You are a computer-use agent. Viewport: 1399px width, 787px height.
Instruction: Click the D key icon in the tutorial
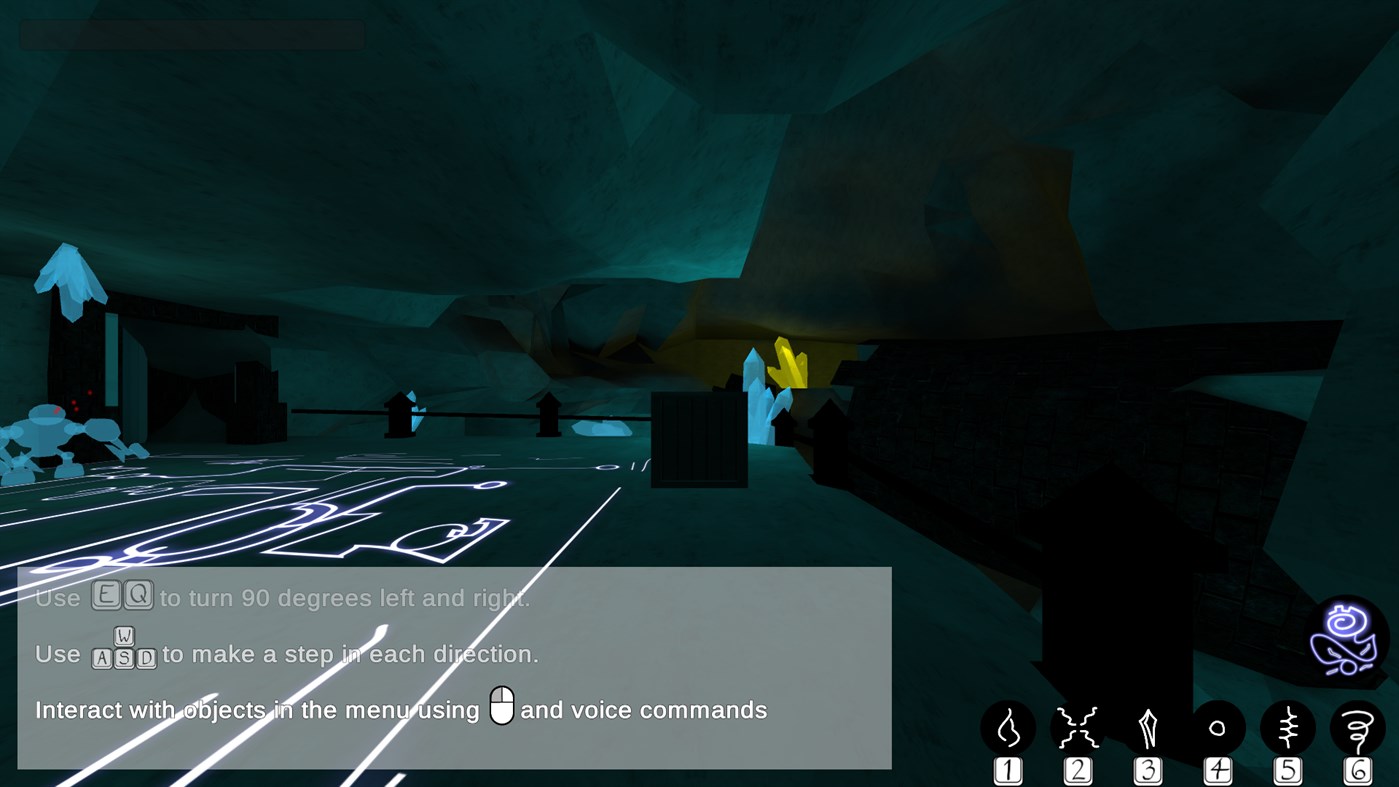pyautogui.click(x=147, y=656)
